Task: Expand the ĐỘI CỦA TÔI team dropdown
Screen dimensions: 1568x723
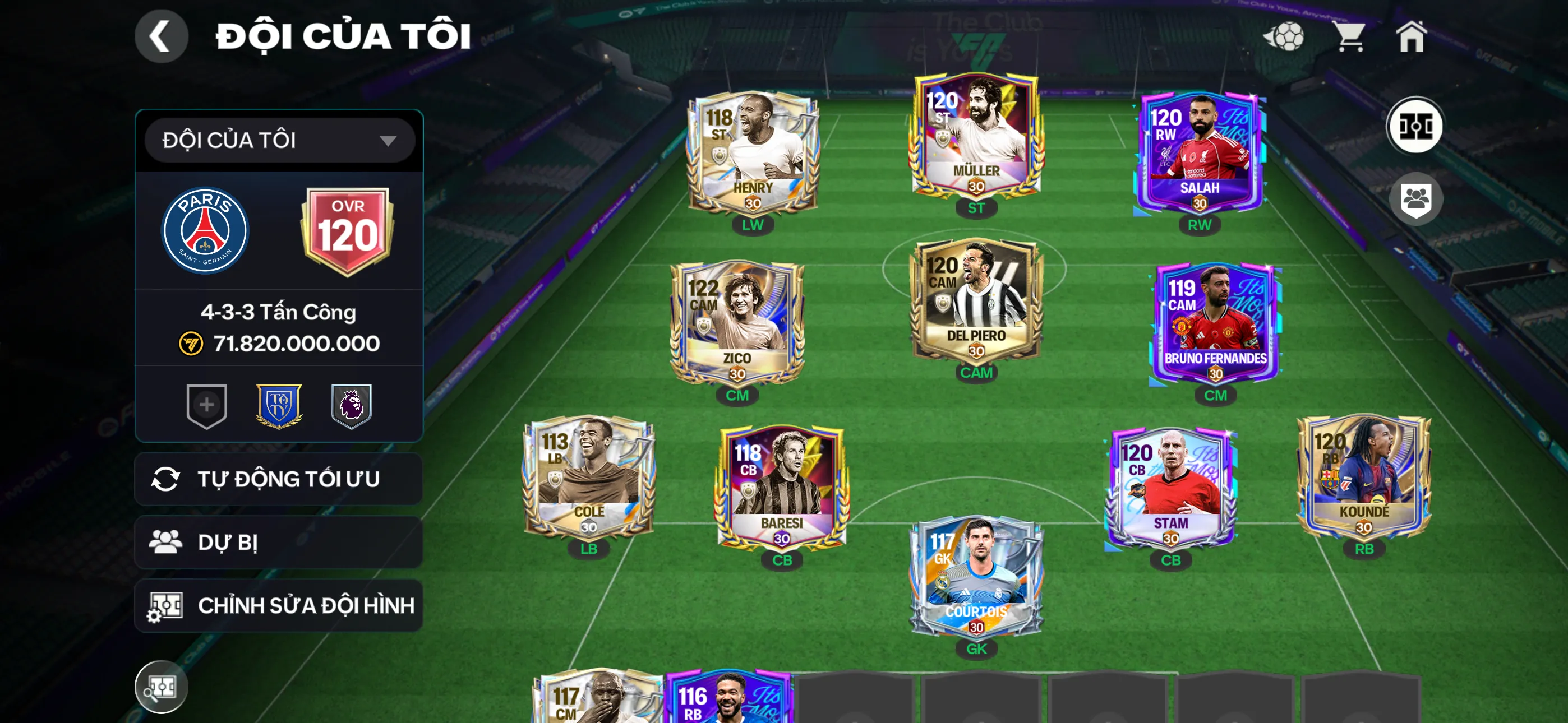Action: click(277, 141)
